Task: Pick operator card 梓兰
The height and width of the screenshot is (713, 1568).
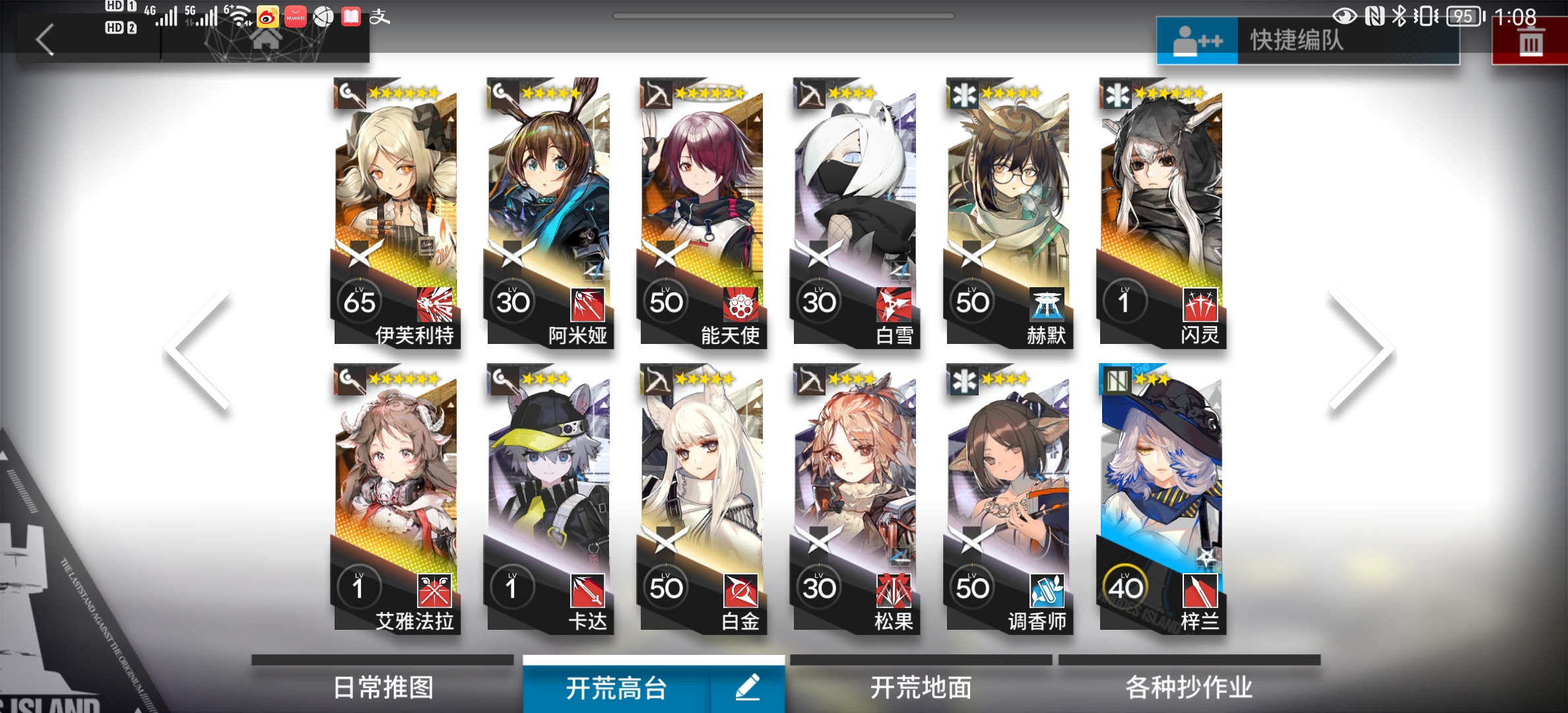Action: [1161, 498]
